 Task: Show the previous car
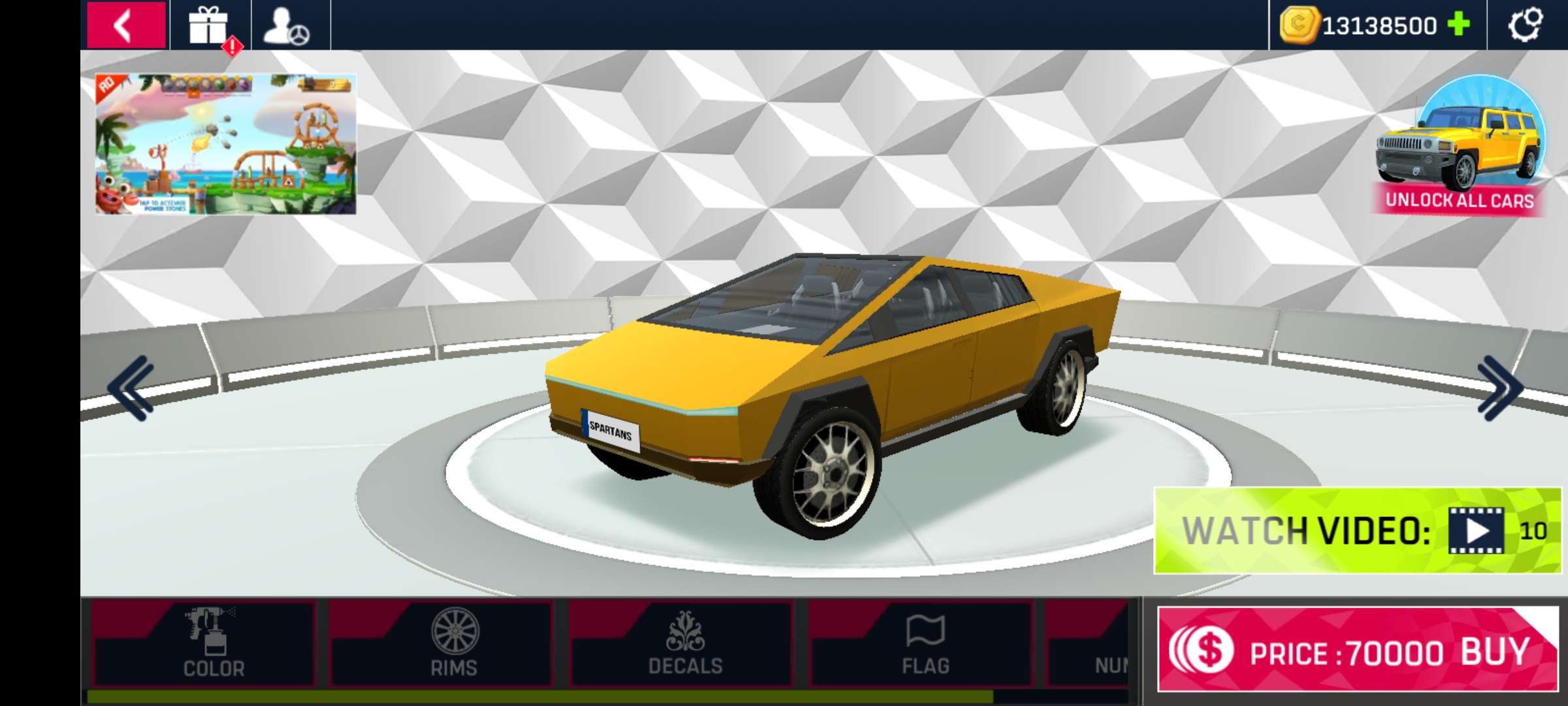coord(131,388)
